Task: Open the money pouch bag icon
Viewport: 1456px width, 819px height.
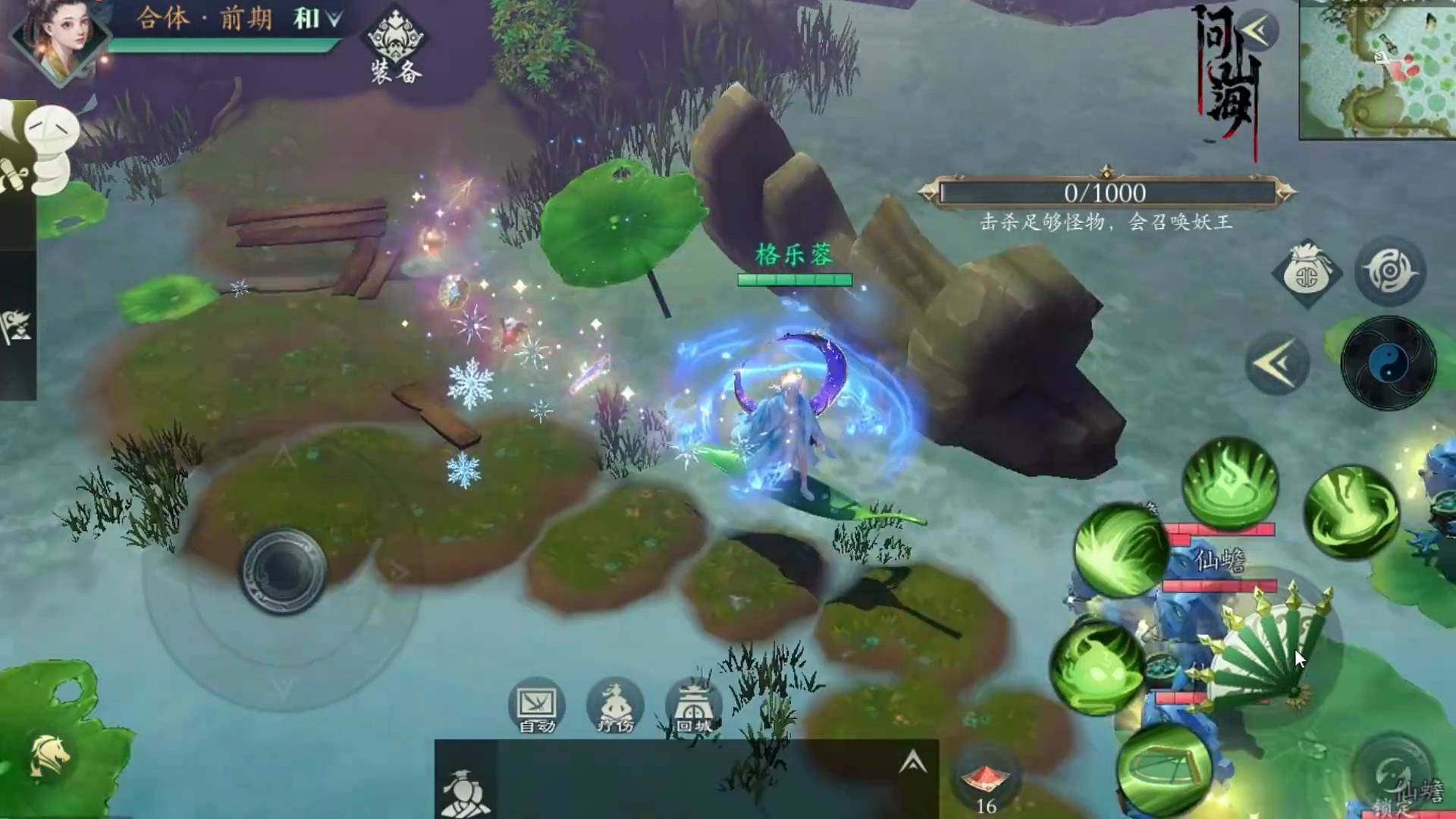Action: [x=1307, y=275]
